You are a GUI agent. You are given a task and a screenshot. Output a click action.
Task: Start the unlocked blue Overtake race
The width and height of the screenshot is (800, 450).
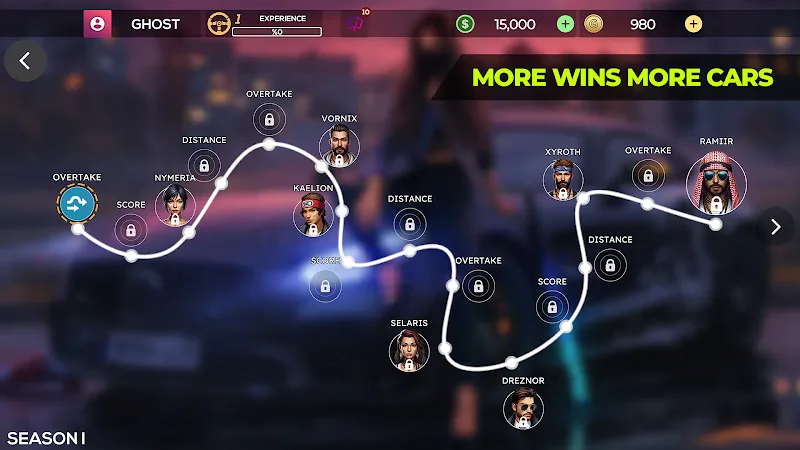coord(77,205)
